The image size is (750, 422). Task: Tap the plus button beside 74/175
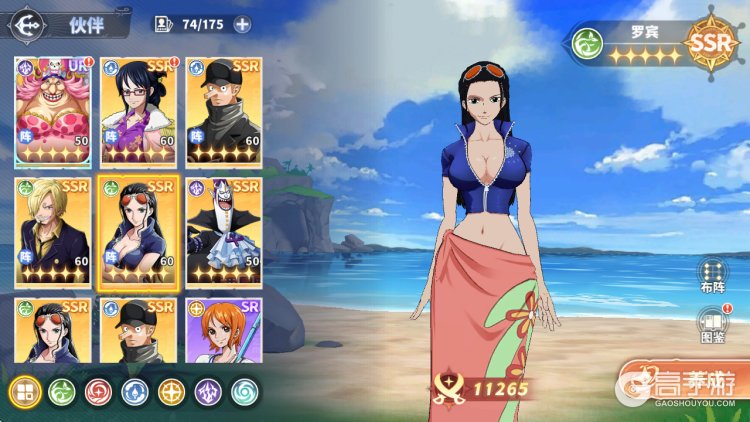tap(241, 24)
